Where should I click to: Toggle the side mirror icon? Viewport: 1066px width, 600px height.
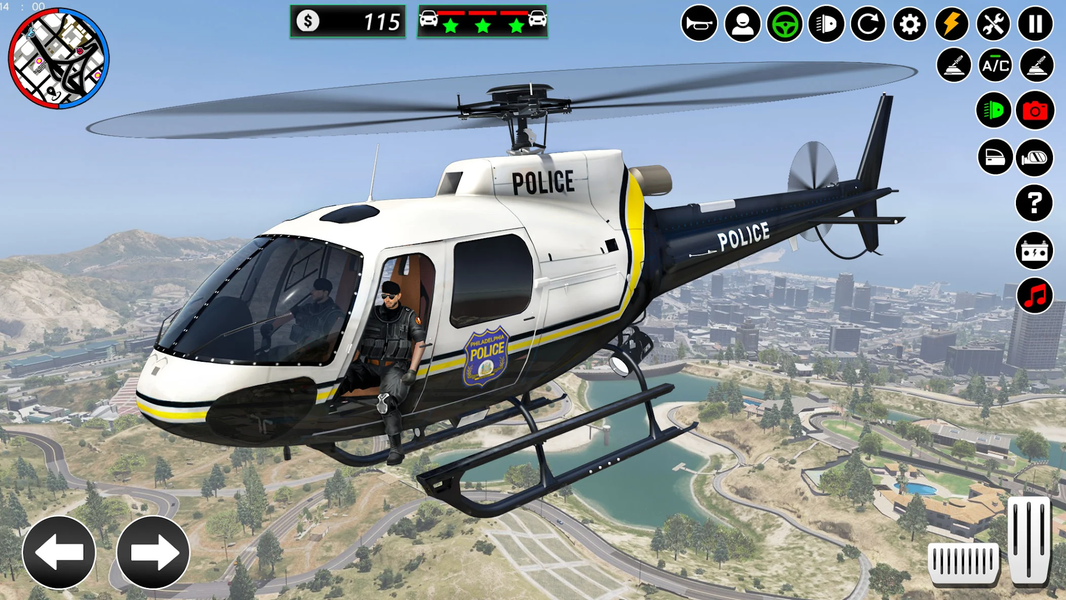tap(1035, 157)
